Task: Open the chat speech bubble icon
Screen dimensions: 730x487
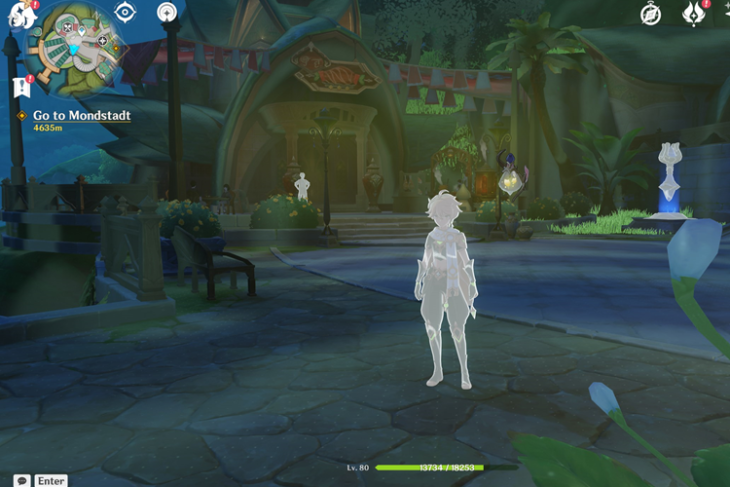Action: (21, 480)
